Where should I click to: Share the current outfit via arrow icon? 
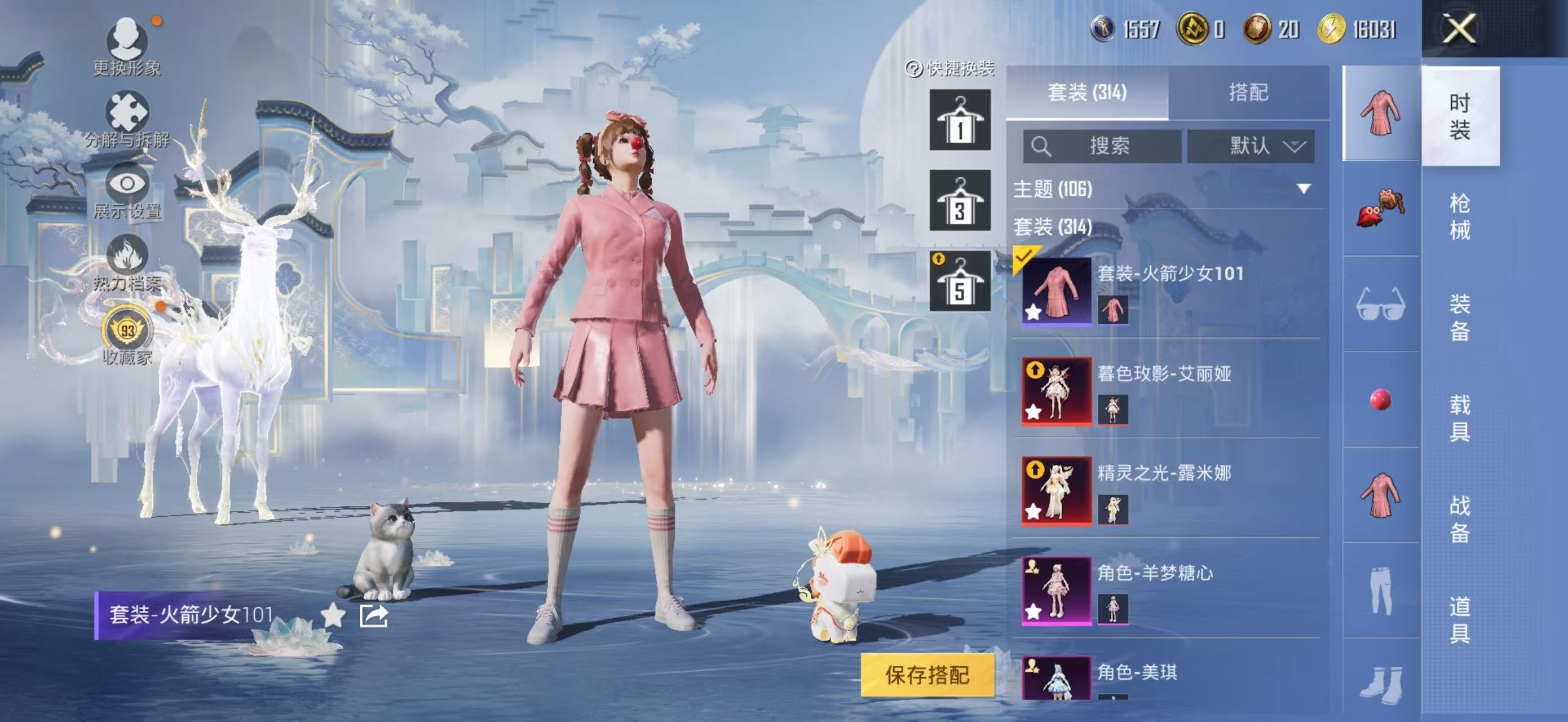pyautogui.click(x=373, y=615)
